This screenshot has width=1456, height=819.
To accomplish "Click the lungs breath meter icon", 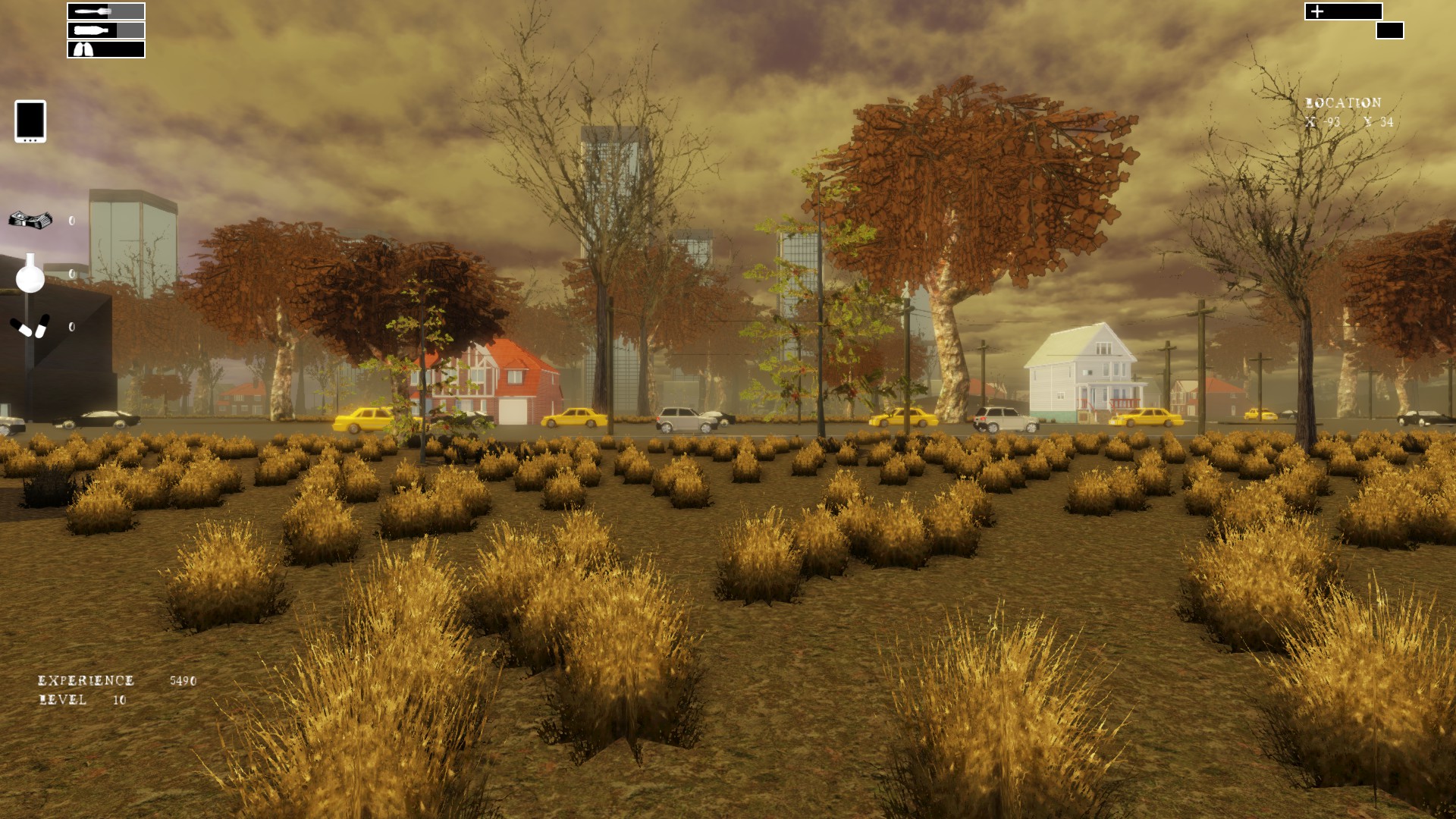I will [84, 49].
